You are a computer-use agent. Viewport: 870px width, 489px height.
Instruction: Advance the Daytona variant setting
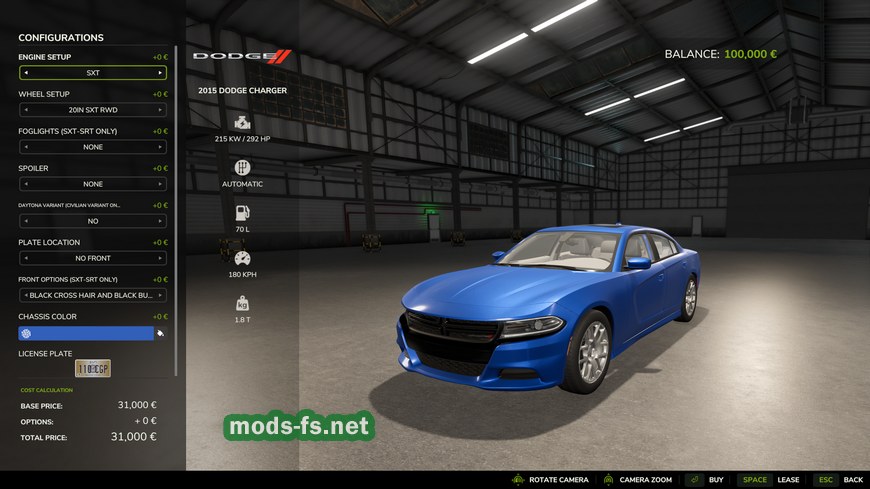point(160,221)
